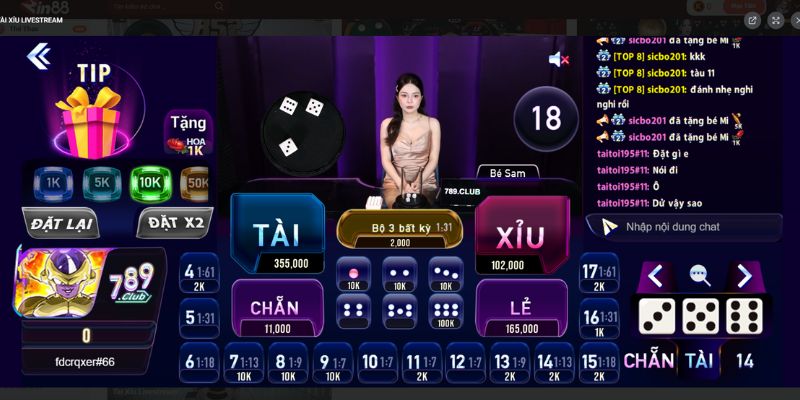Click the chat input field

tap(690, 227)
